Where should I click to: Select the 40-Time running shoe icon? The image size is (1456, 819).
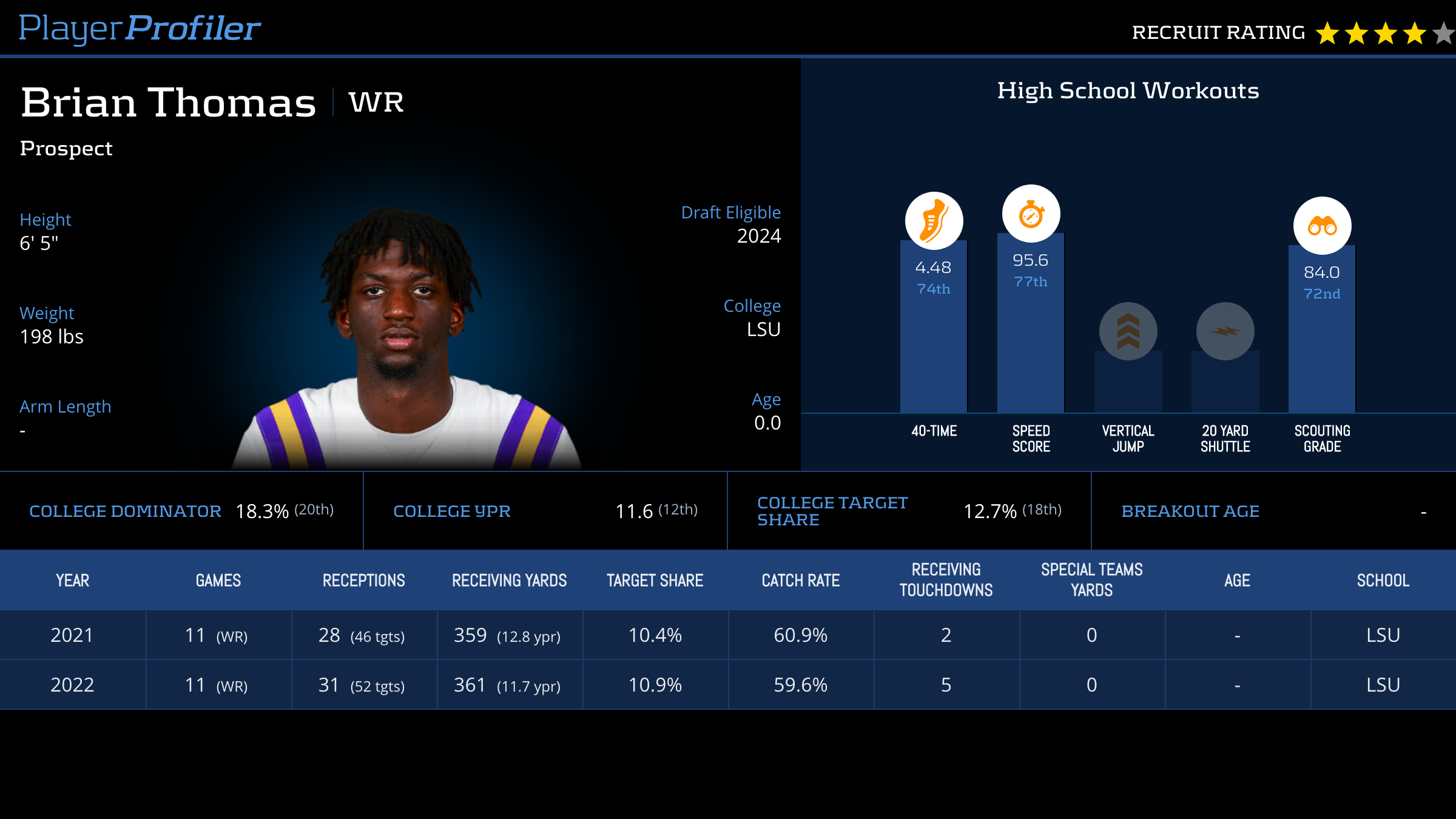(934, 221)
